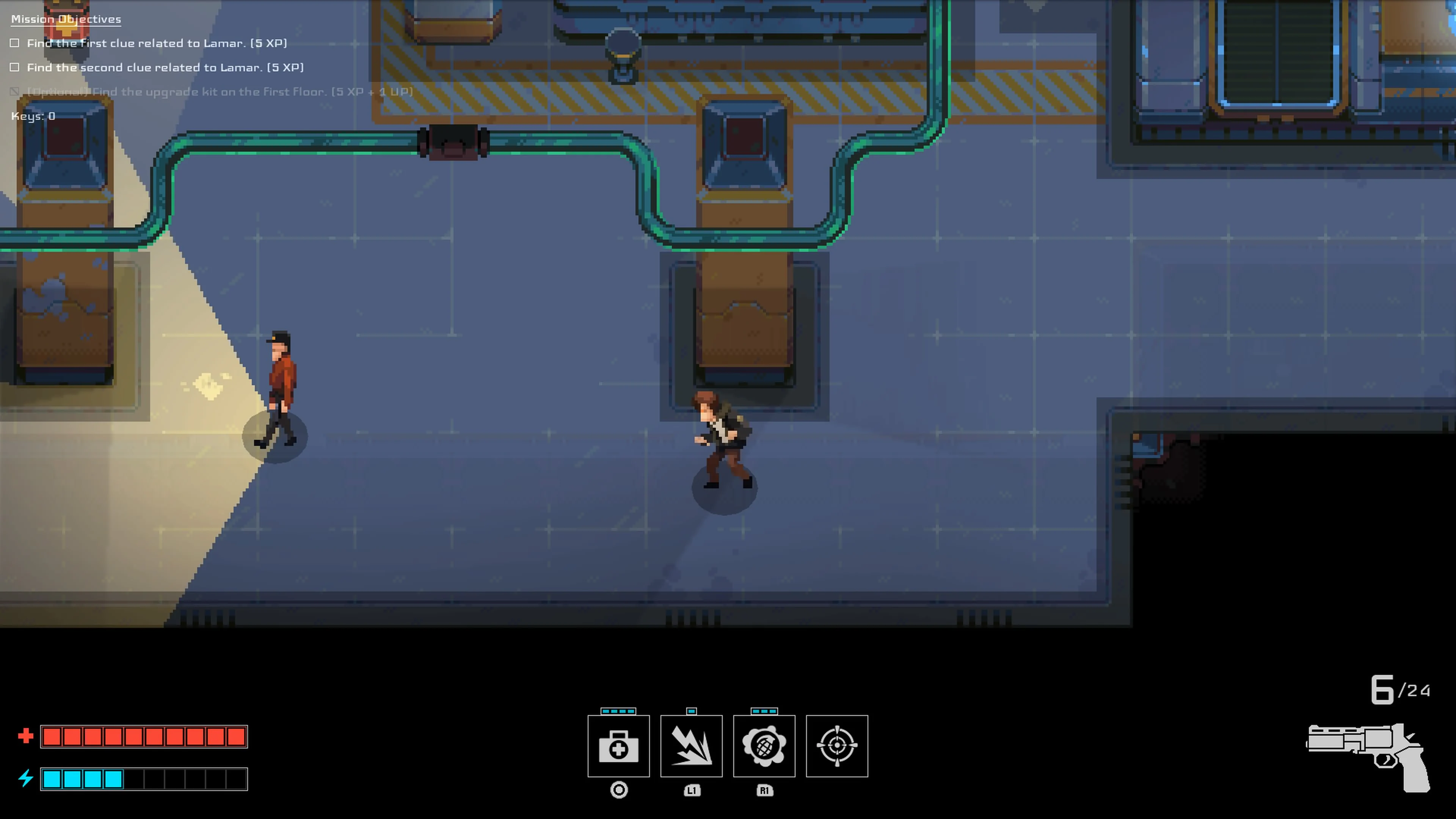Check the second clue objective checkbox
Screen dimensions: 1456x819
15,67
